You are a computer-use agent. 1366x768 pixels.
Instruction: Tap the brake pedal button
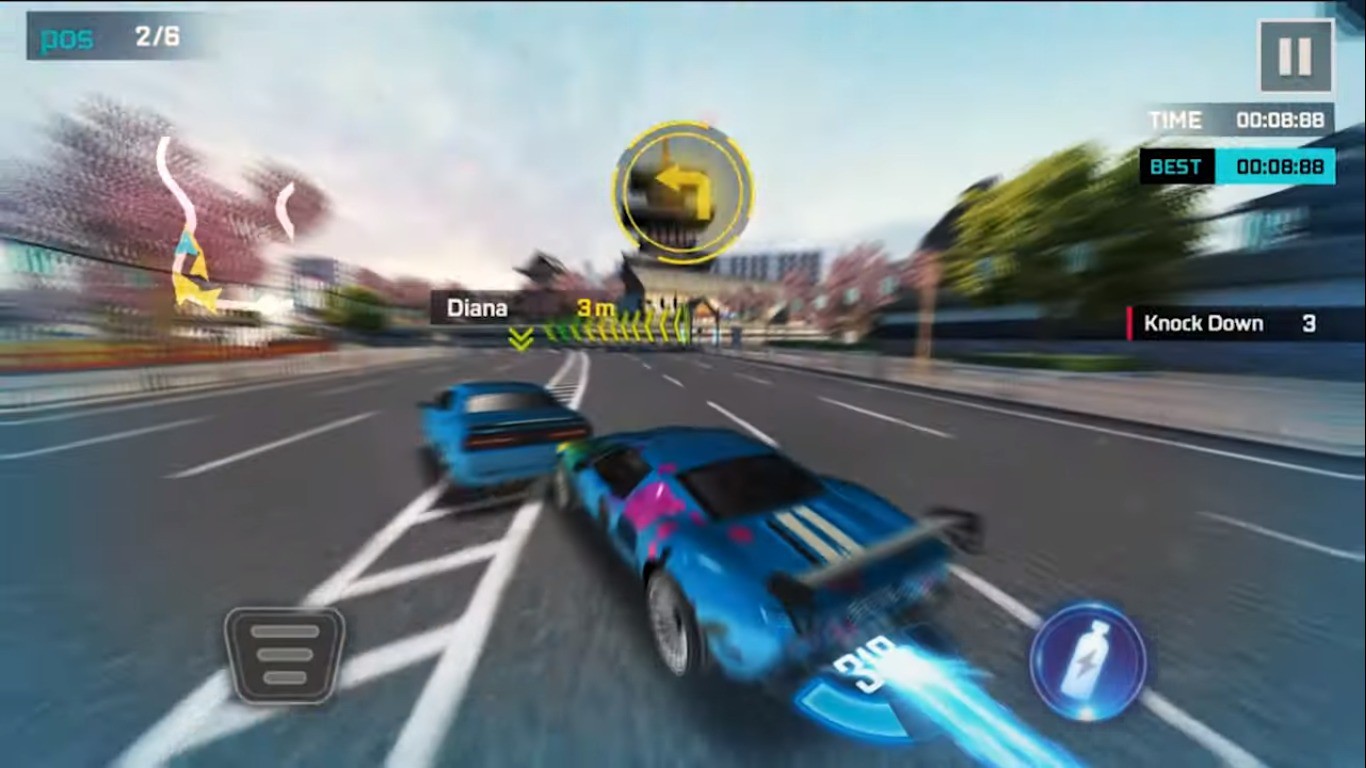[285, 654]
